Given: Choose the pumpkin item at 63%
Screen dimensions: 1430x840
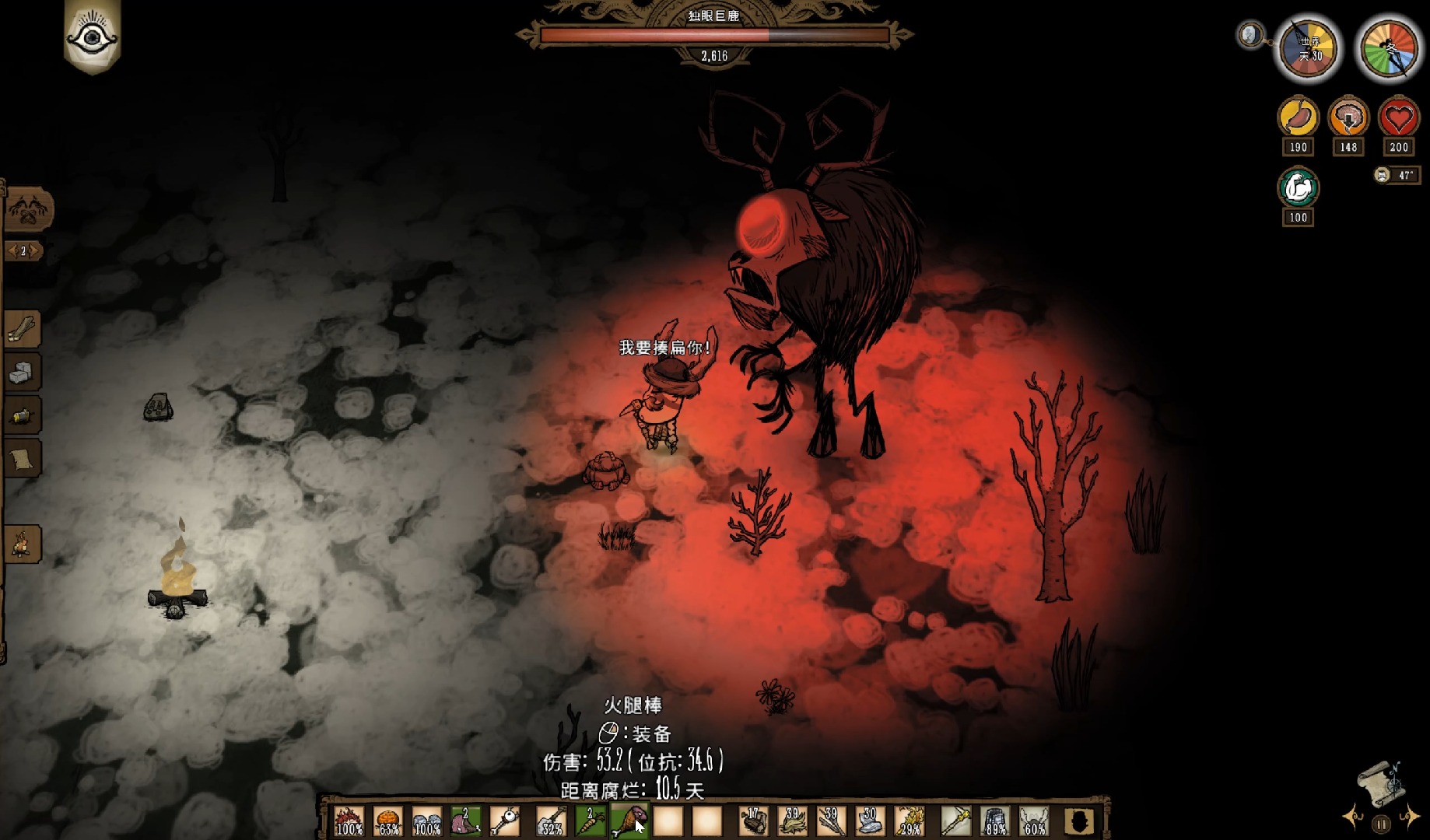Looking at the screenshot, I should point(387,821).
